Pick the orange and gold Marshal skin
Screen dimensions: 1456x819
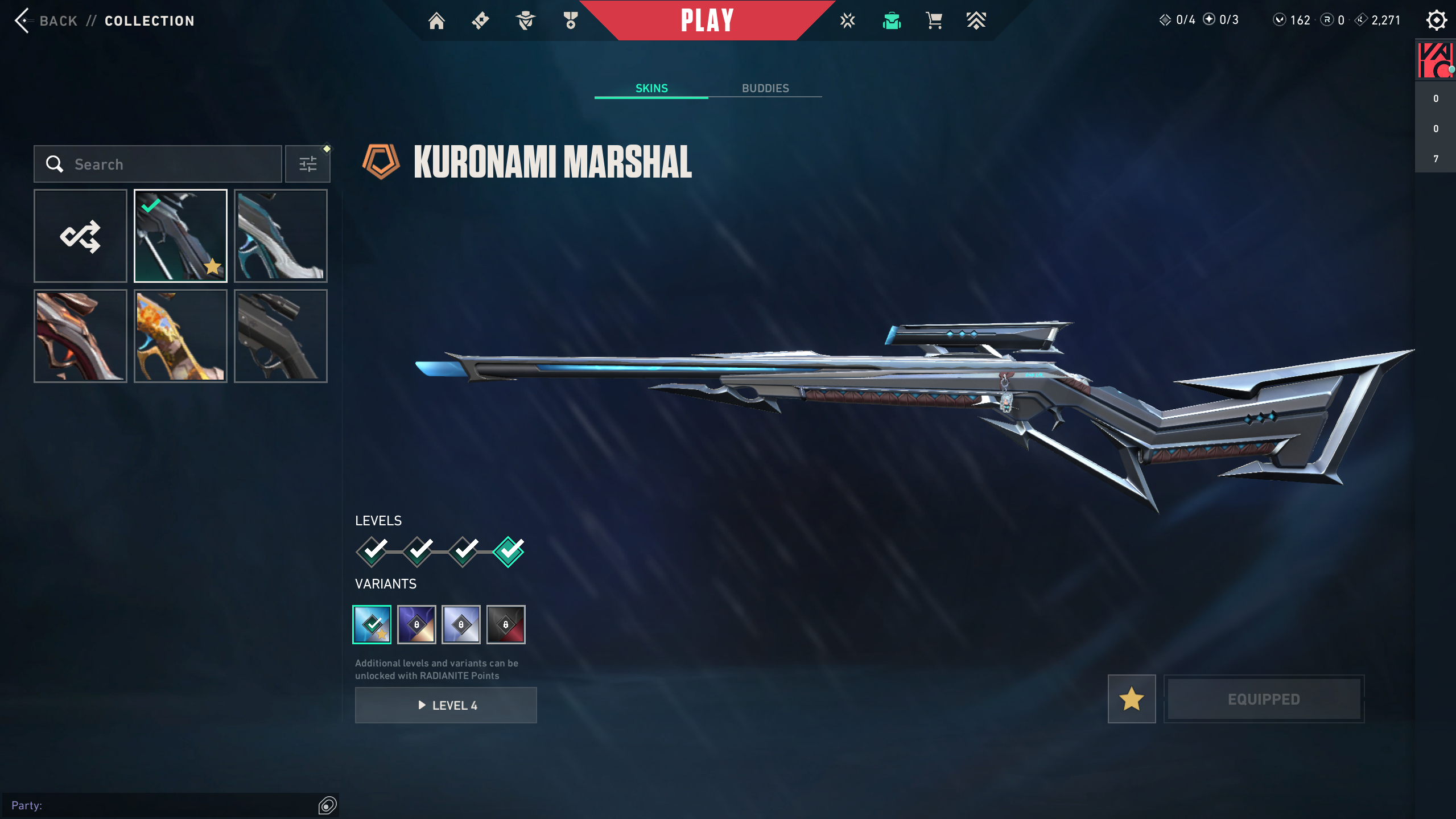click(180, 336)
